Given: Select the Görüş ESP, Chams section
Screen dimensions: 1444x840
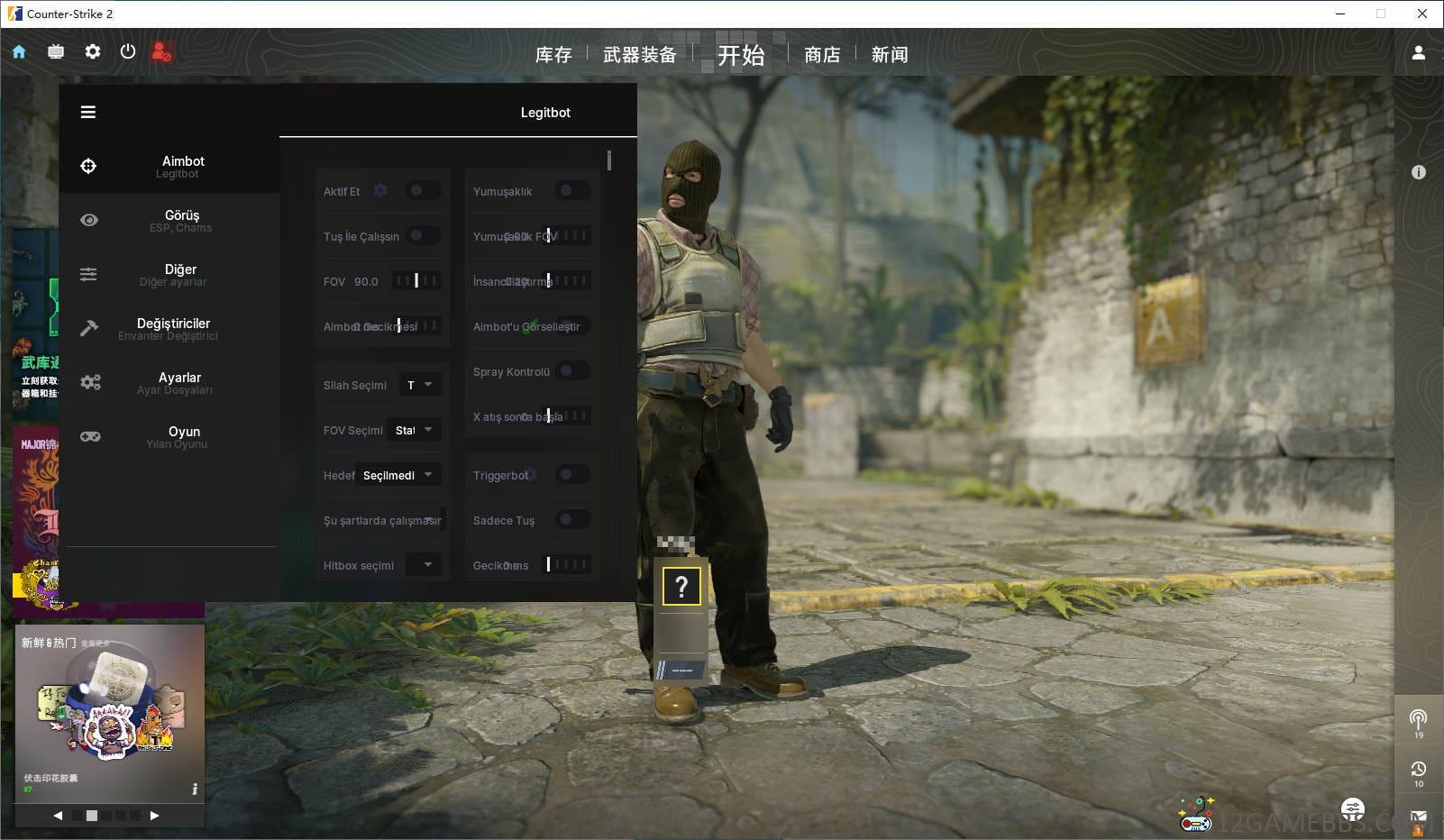Looking at the screenshot, I should coord(180,220).
